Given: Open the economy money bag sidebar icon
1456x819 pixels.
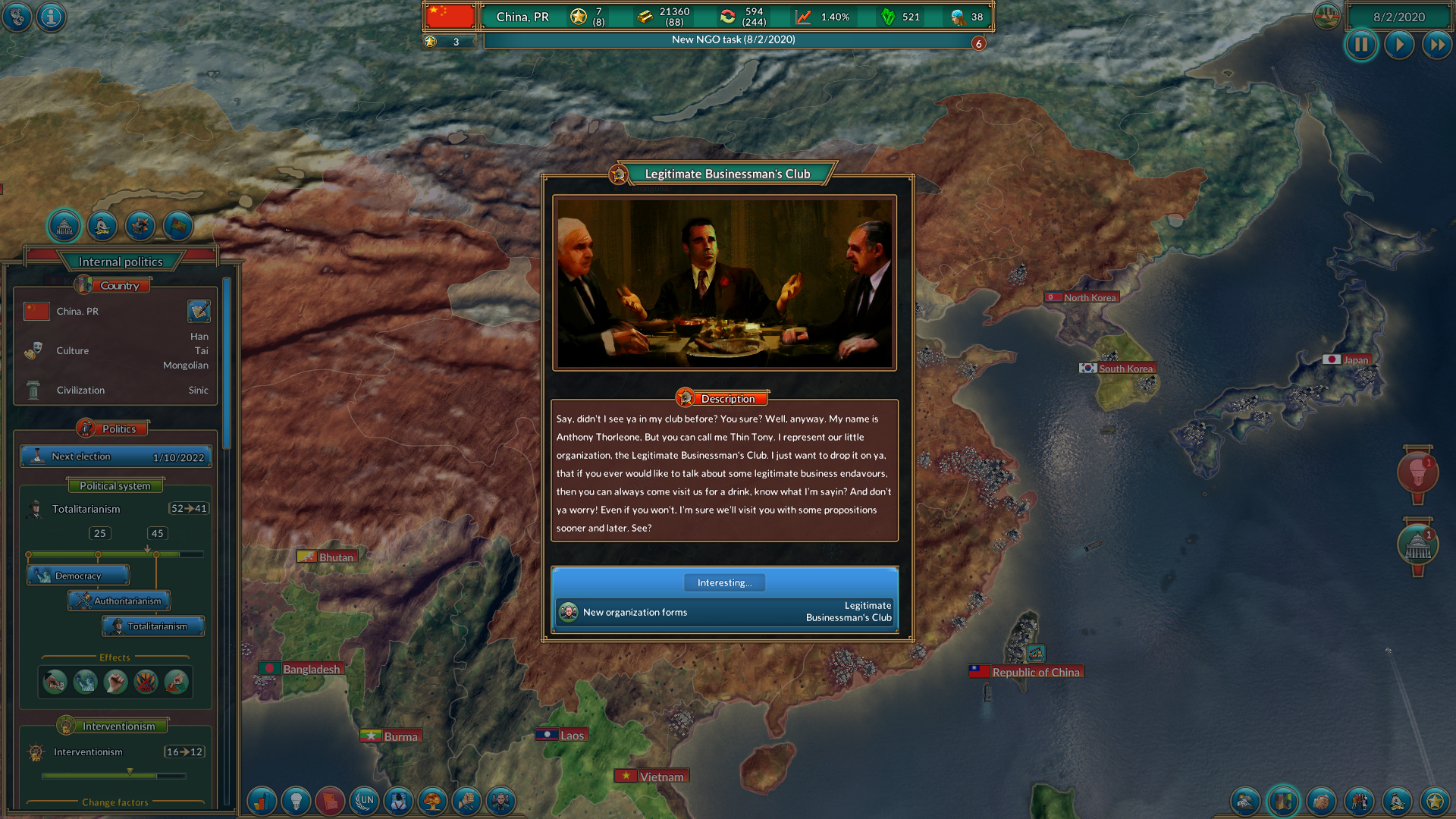Looking at the screenshot, I should [x=102, y=226].
